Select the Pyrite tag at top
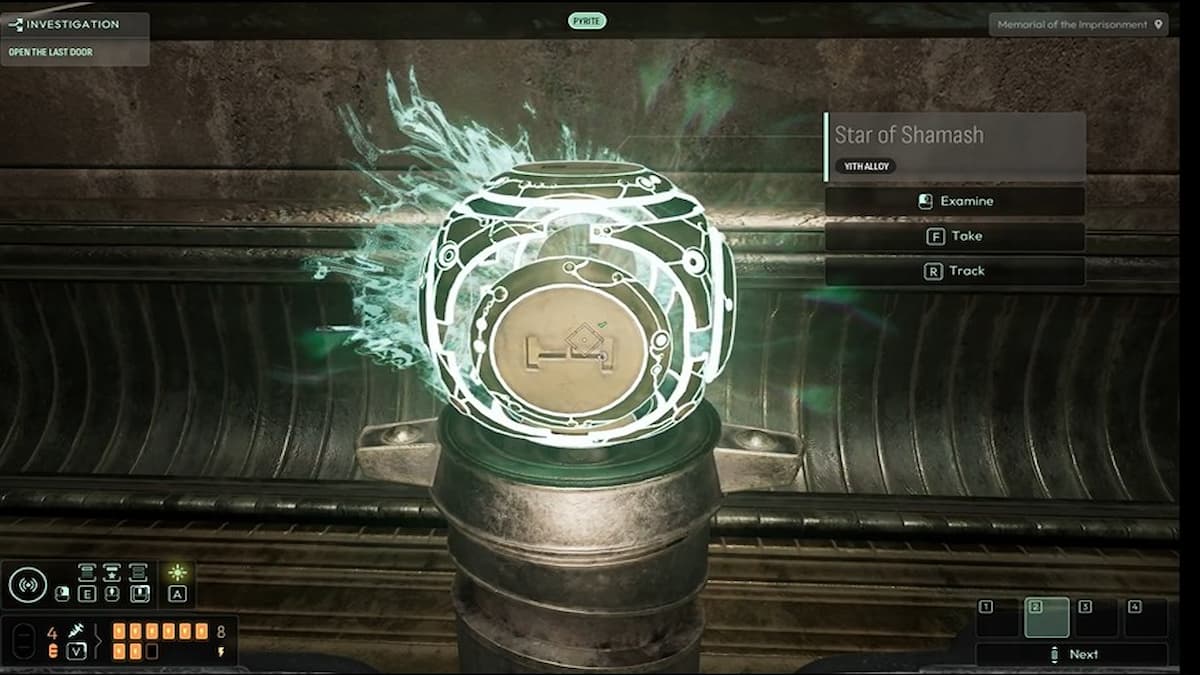Screen dimensions: 1200x675 [x=587, y=20]
